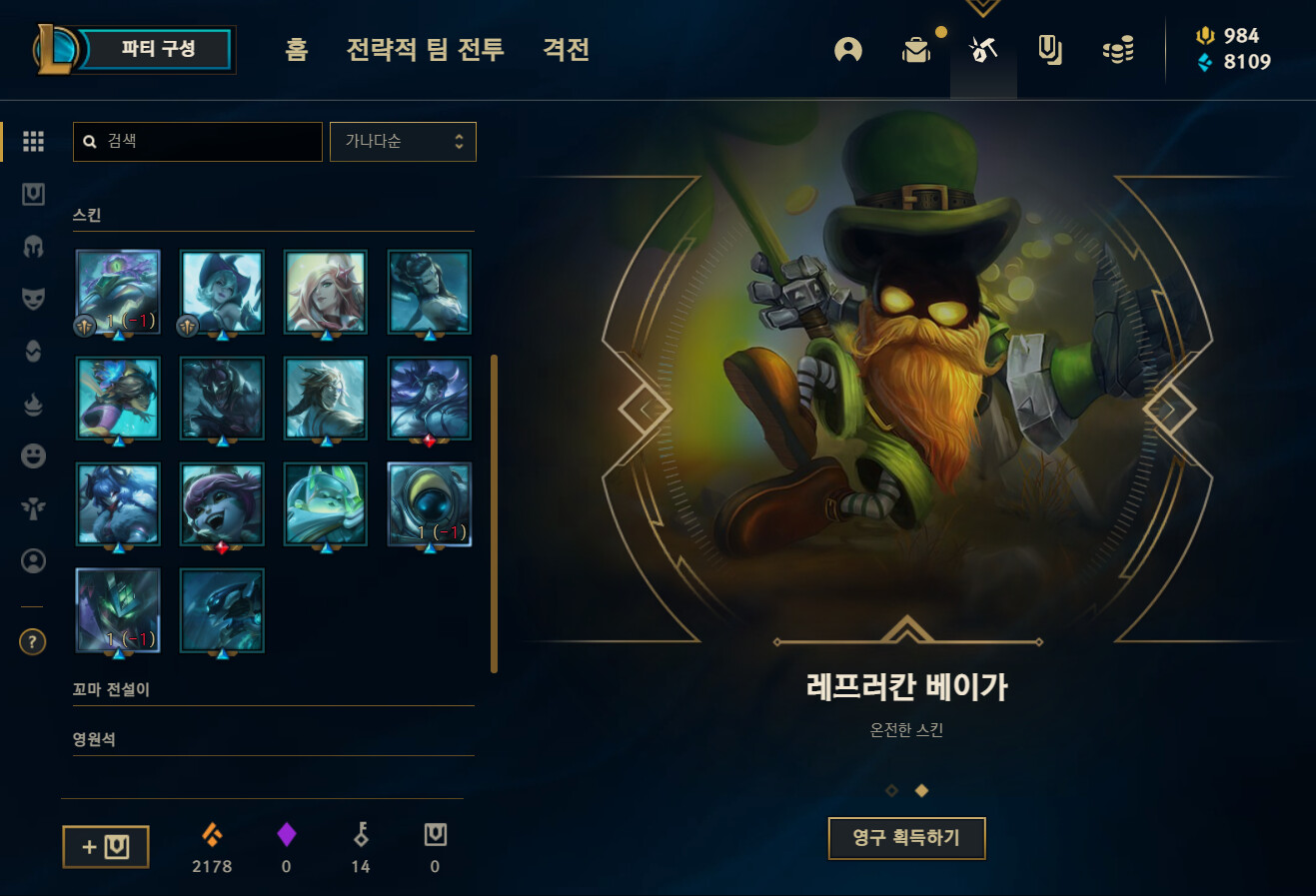This screenshot has height=896, width=1316.
Task: Open the Hextech crafting icon
Action: [x=982, y=50]
